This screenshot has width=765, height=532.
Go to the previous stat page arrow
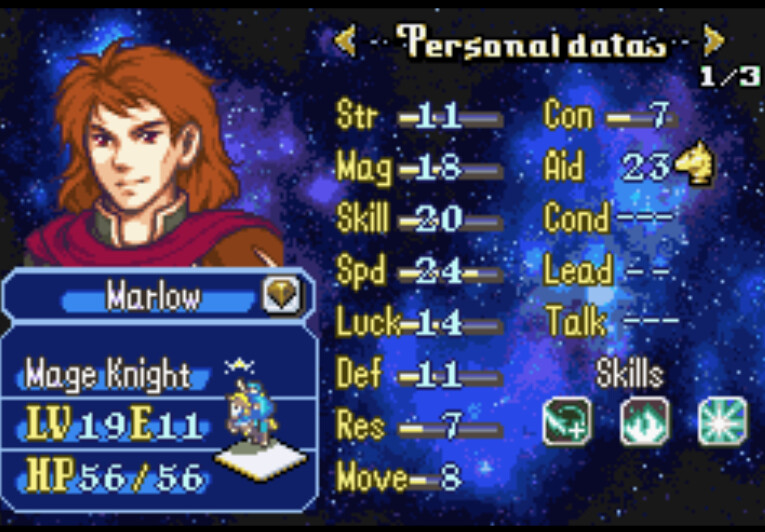[x=345, y=41]
